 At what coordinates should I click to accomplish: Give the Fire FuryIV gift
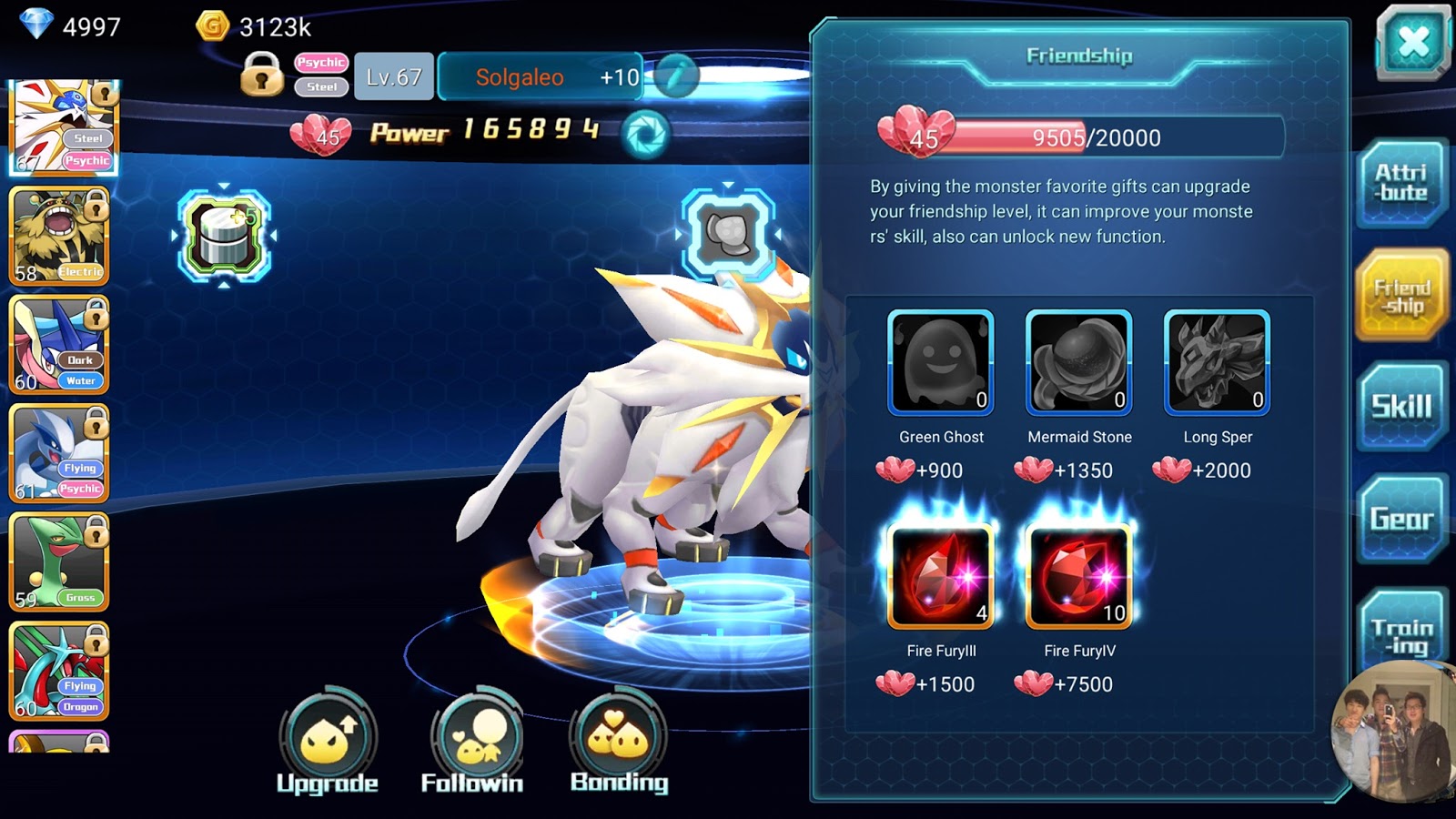pyautogui.click(x=1078, y=573)
